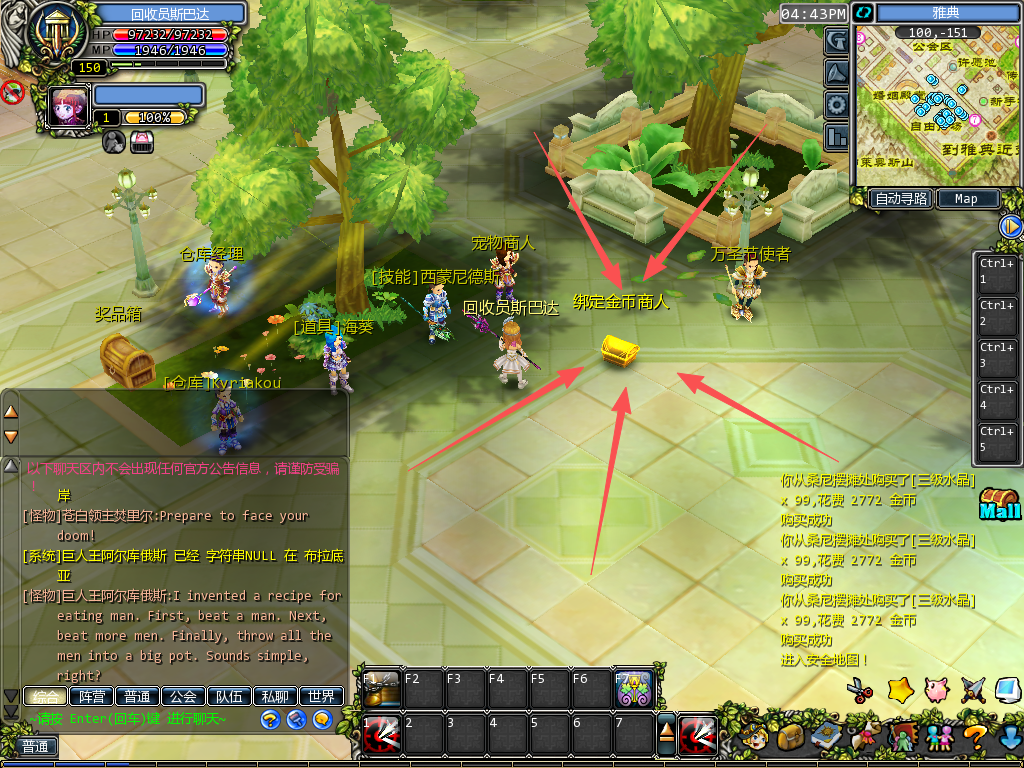Open the backpack inventory icon
Viewport: 1024px width, 768px height.
[792, 738]
